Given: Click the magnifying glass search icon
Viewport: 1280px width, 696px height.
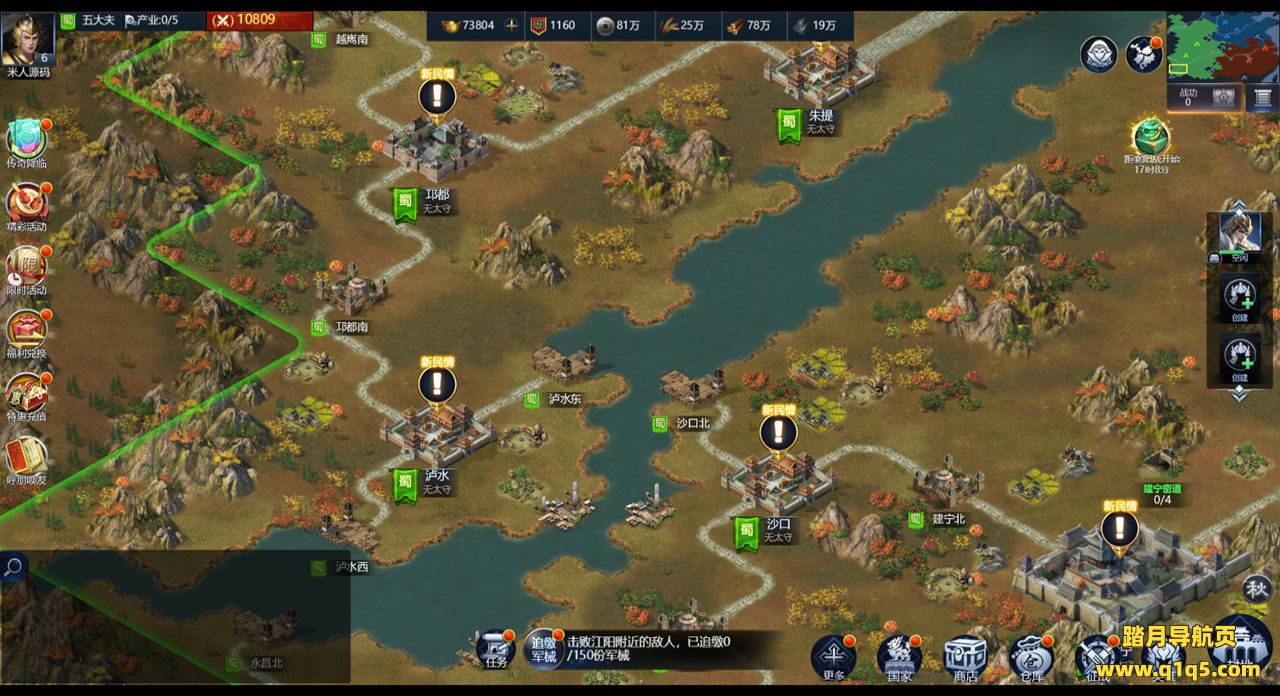Looking at the screenshot, I should [x=14, y=568].
